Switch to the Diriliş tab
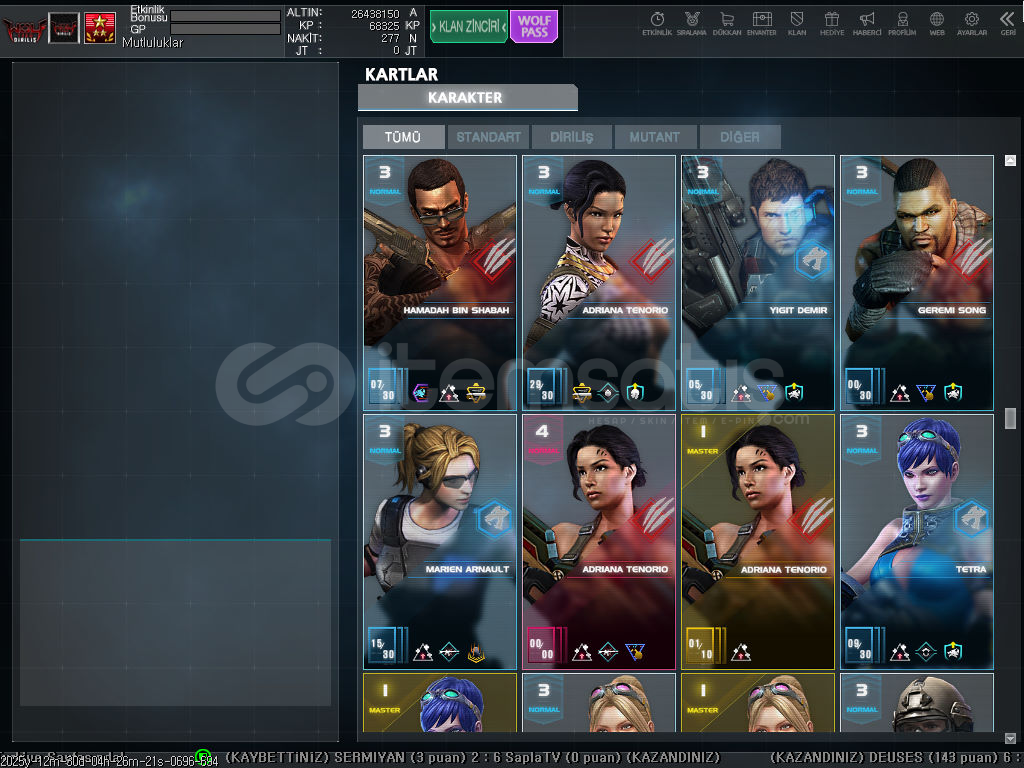This screenshot has height=768, width=1024. 572,137
